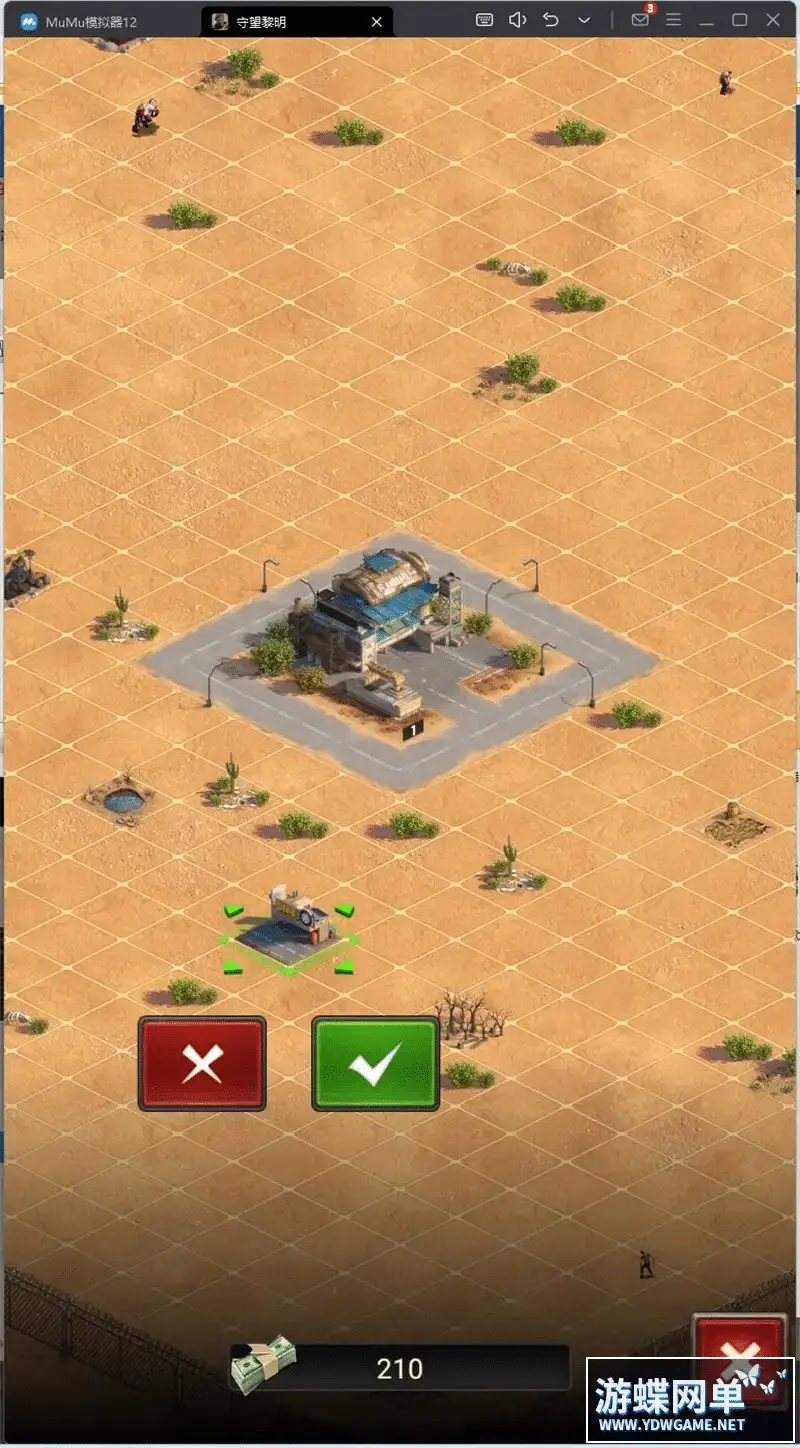Close the 守望黎明 emulator tab

pyautogui.click(x=377, y=21)
